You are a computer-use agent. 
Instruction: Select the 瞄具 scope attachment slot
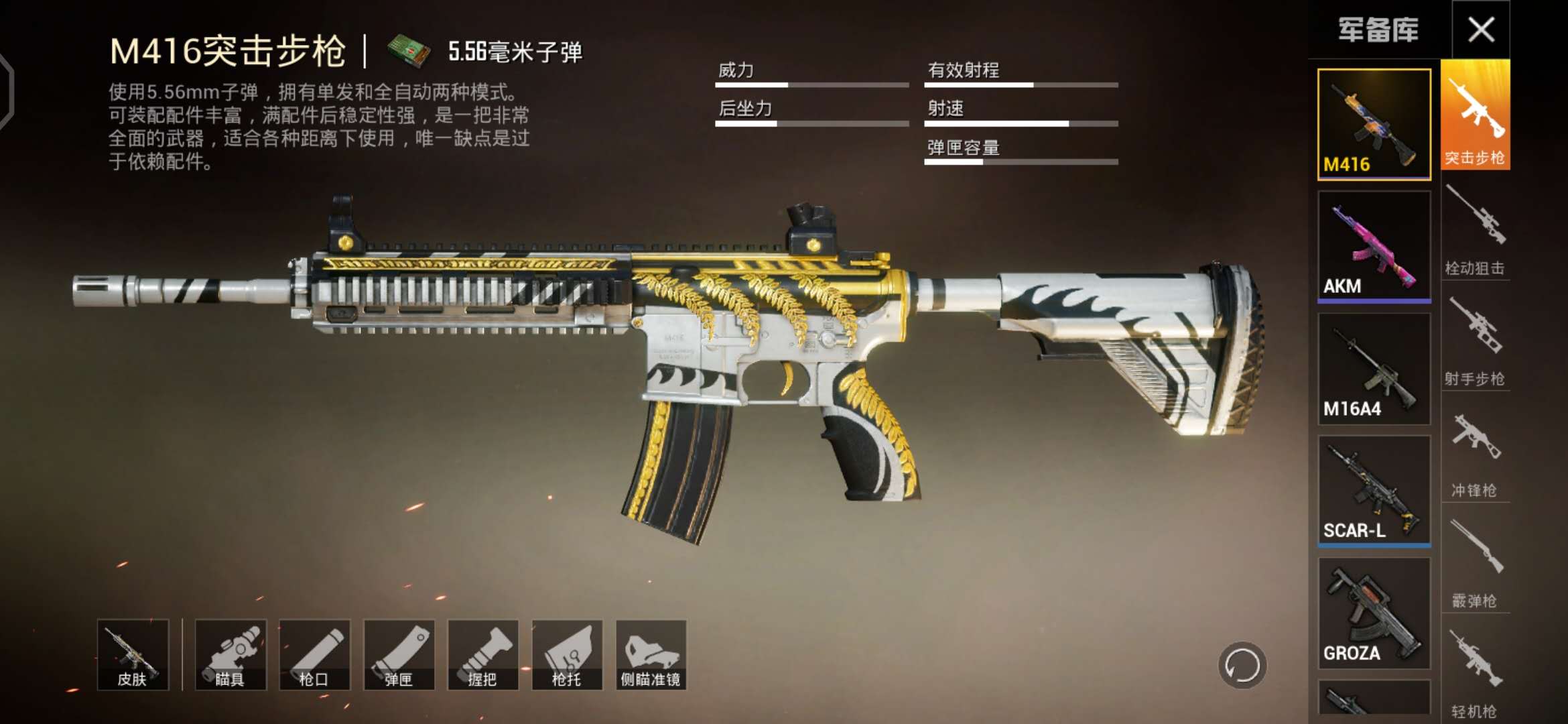click(x=231, y=655)
